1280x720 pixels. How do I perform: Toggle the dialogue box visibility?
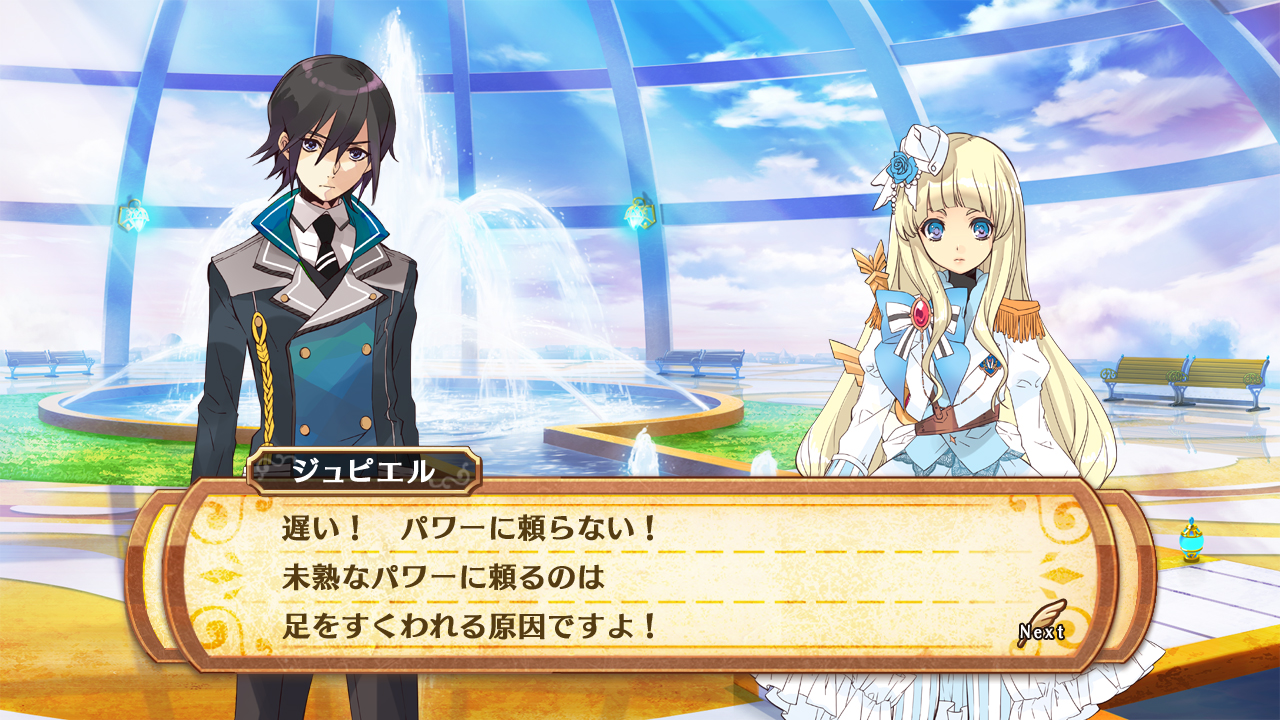[640, 575]
